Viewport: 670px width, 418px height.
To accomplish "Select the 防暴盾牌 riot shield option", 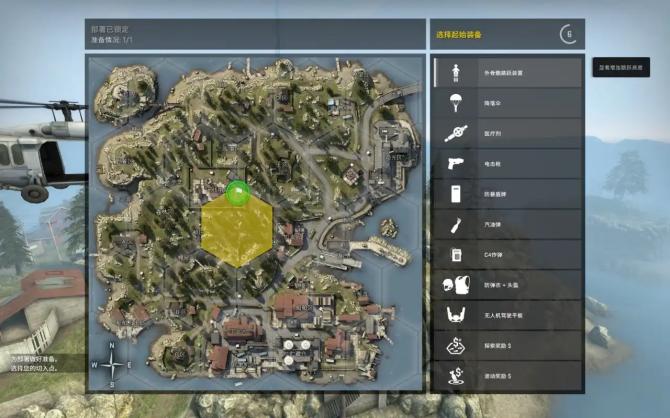I will (508, 194).
